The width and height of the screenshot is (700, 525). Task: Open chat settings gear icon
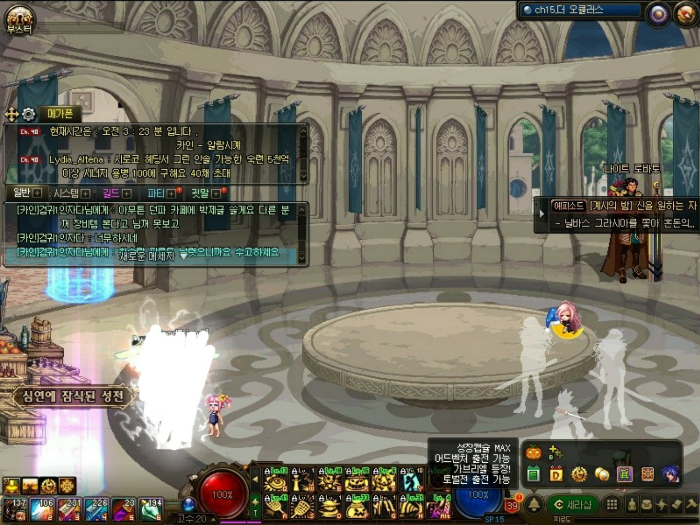coord(28,114)
